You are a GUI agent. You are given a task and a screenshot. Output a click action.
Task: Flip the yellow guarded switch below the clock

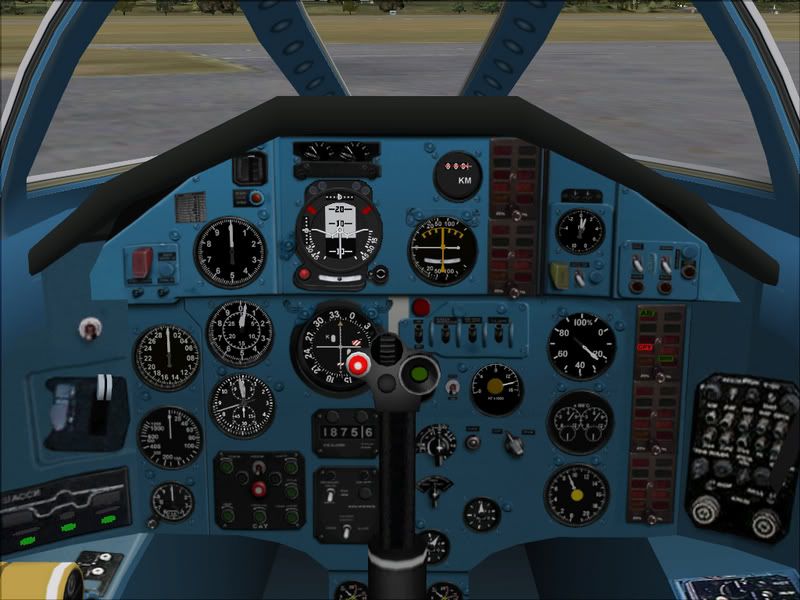pyautogui.click(x=559, y=274)
